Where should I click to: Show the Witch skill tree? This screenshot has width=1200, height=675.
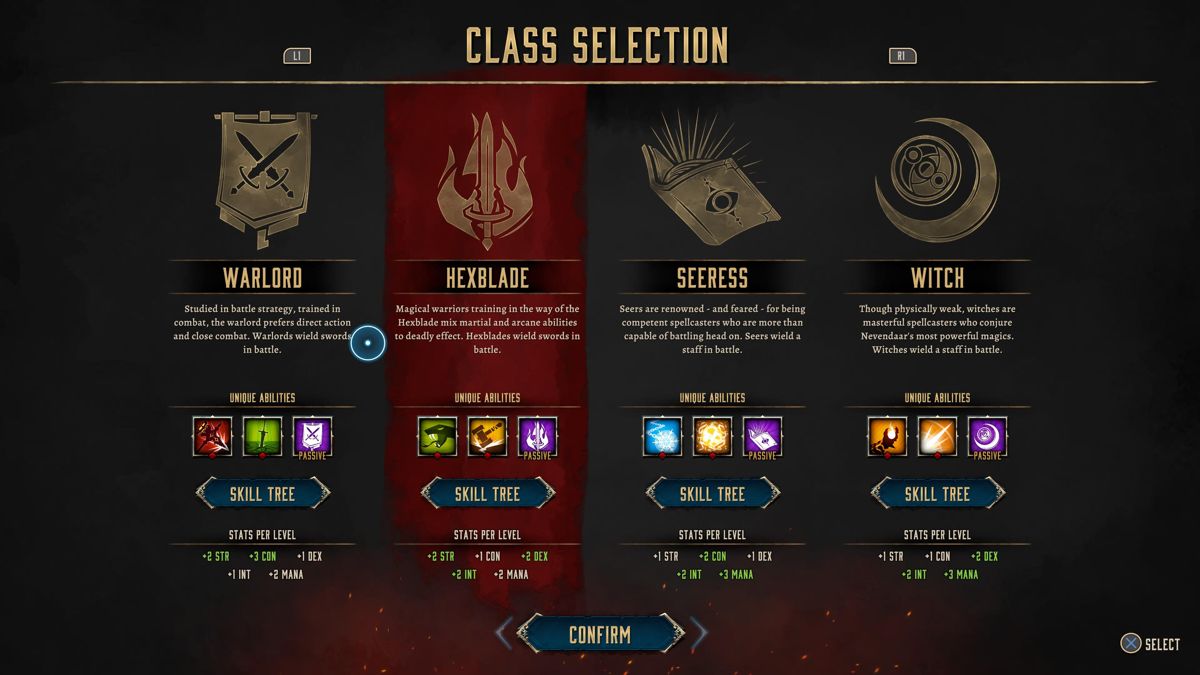tap(937, 493)
